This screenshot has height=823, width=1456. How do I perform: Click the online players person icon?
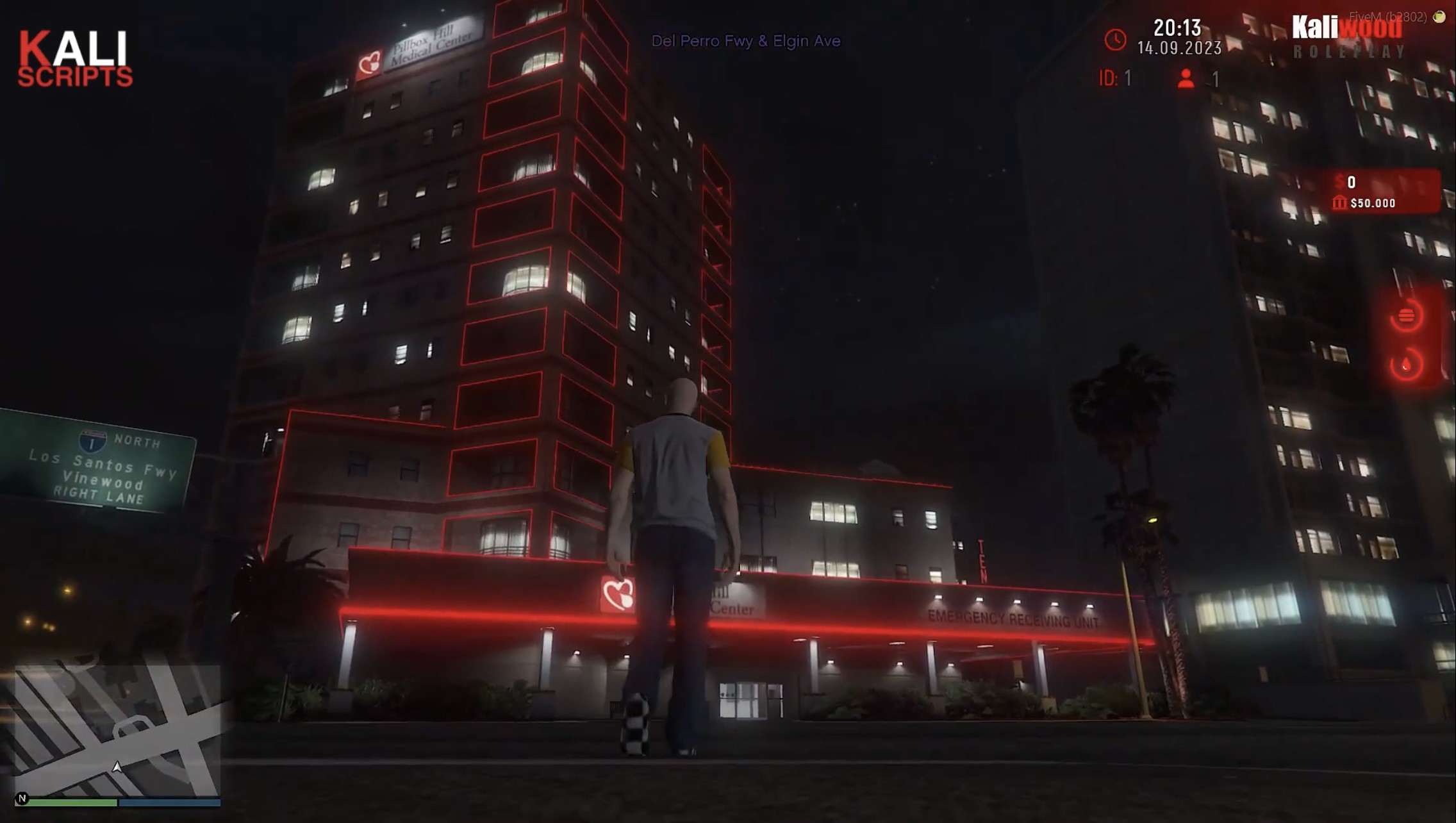tap(1186, 79)
